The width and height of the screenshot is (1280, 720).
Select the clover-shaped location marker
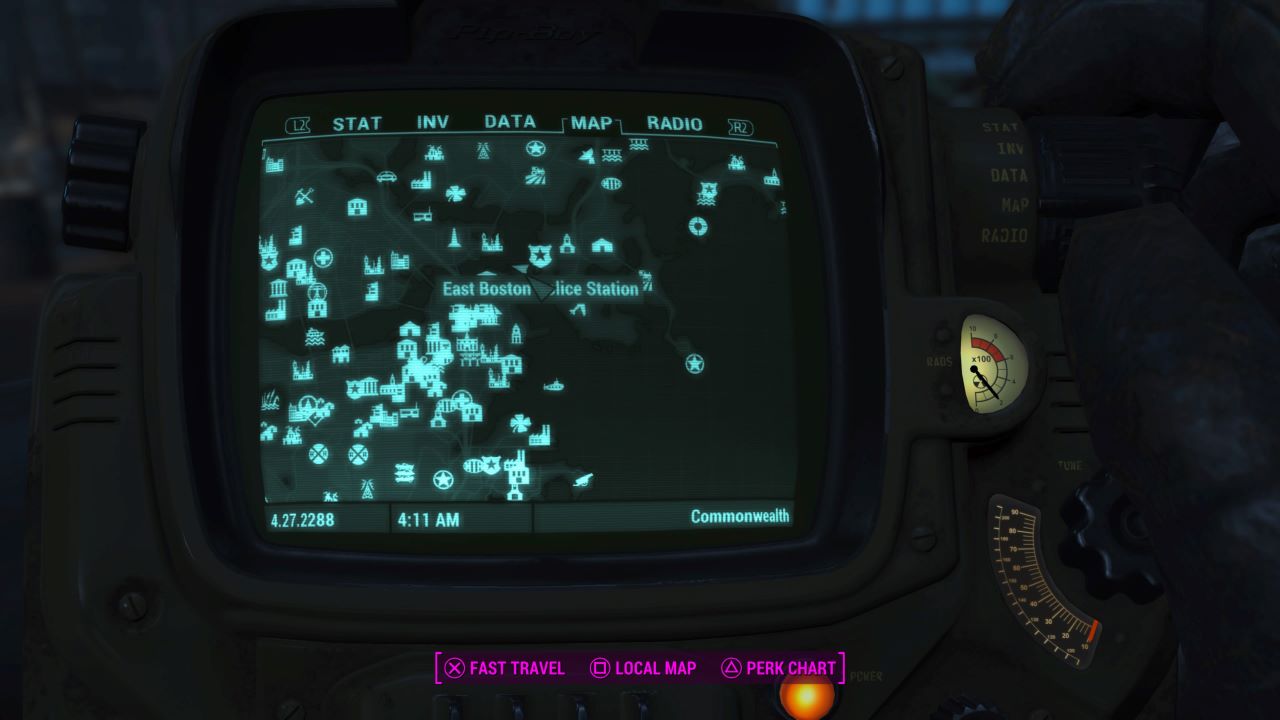[456, 193]
